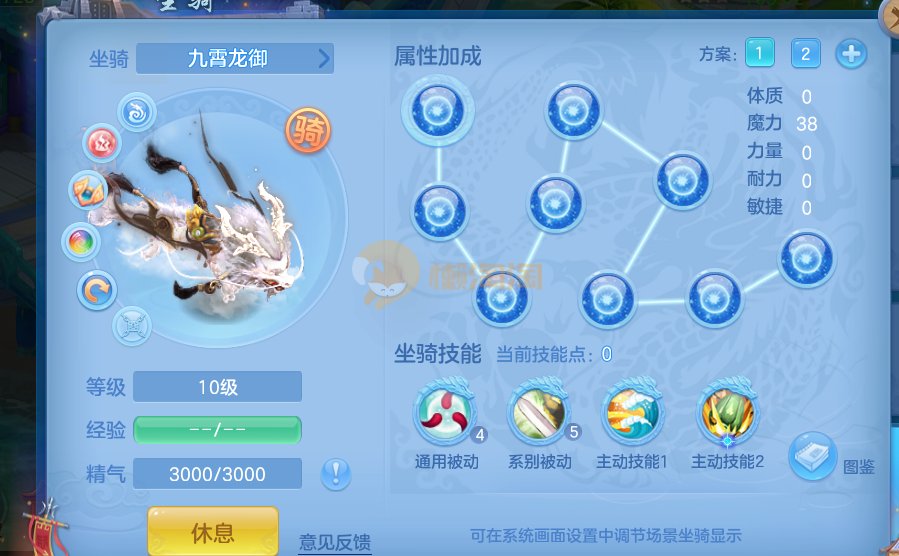
Task: Tap the red flame icon beside the mount
Action: click(x=101, y=143)
